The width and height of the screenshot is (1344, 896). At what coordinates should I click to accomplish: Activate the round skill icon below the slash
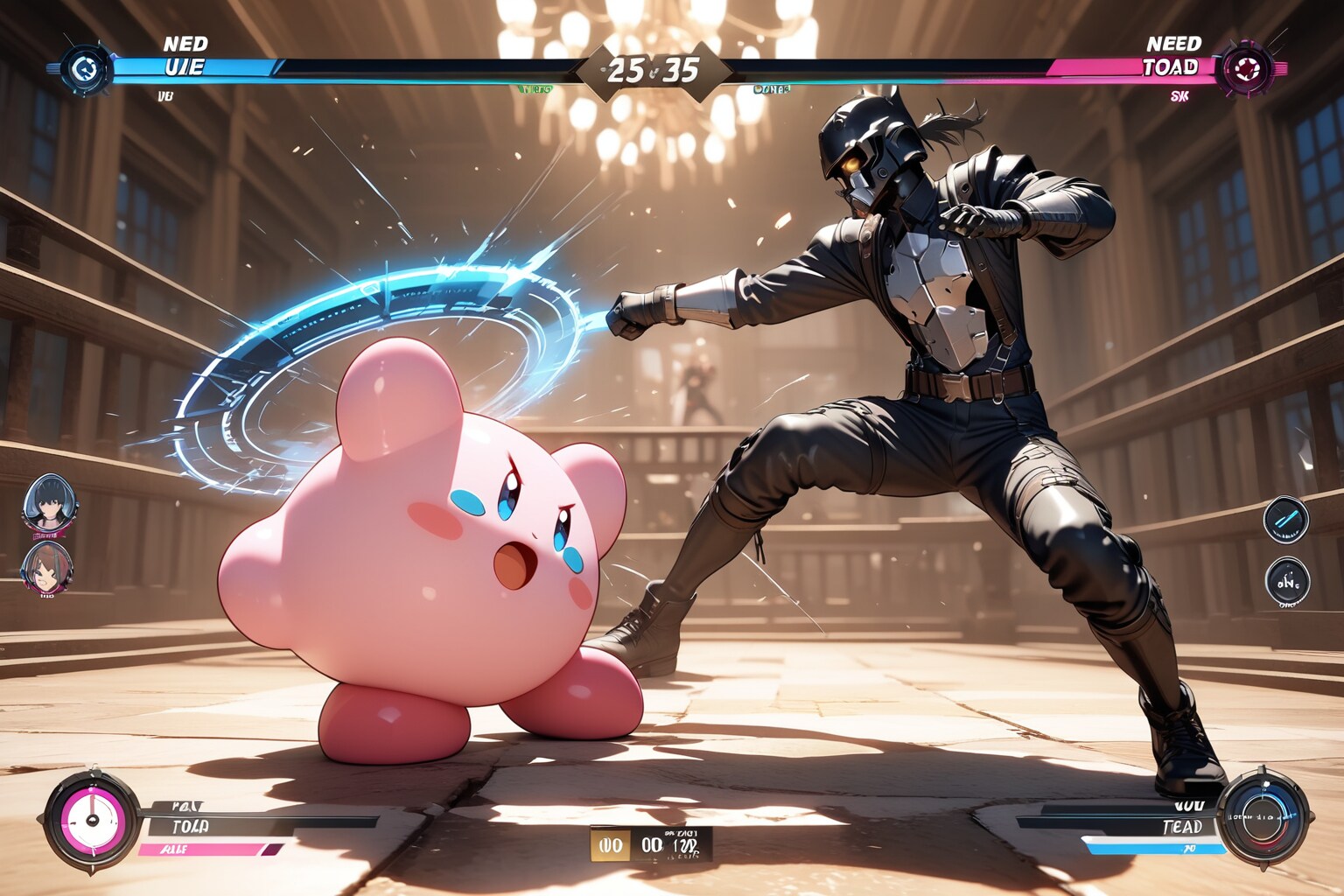point(1287,580)
